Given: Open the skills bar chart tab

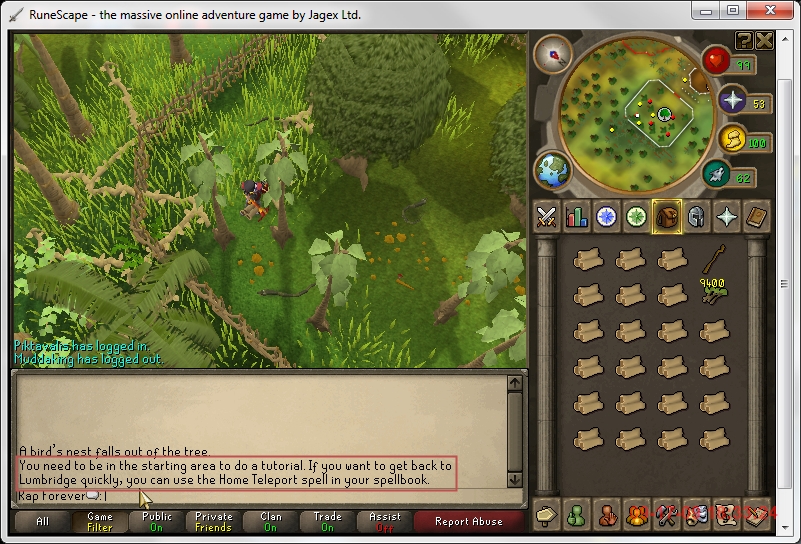Looking at the screenshot, I should coord(577,216).
